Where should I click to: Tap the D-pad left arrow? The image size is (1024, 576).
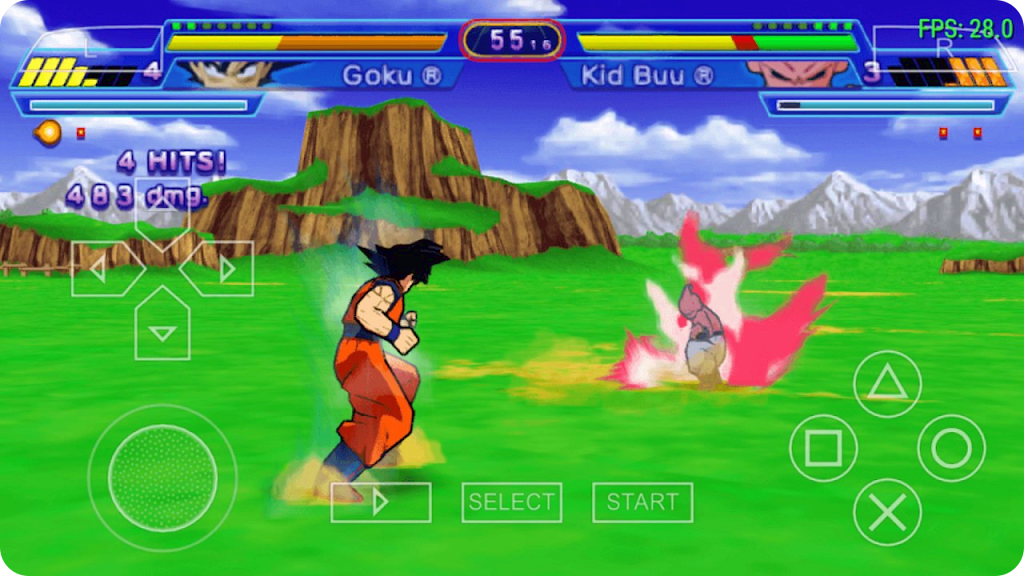pos(103,269)
